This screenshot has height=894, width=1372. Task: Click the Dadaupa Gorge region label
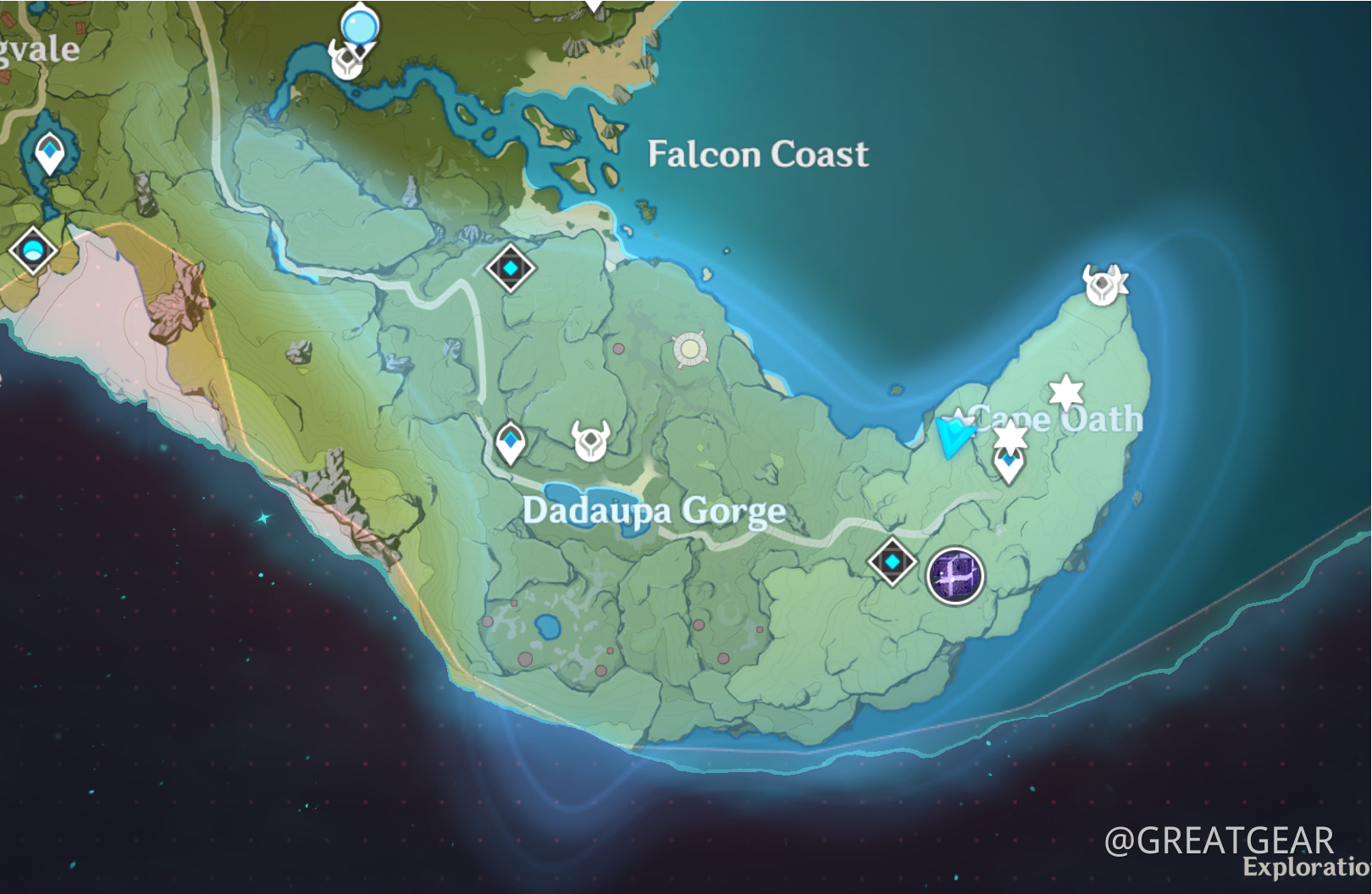[654, 510]
